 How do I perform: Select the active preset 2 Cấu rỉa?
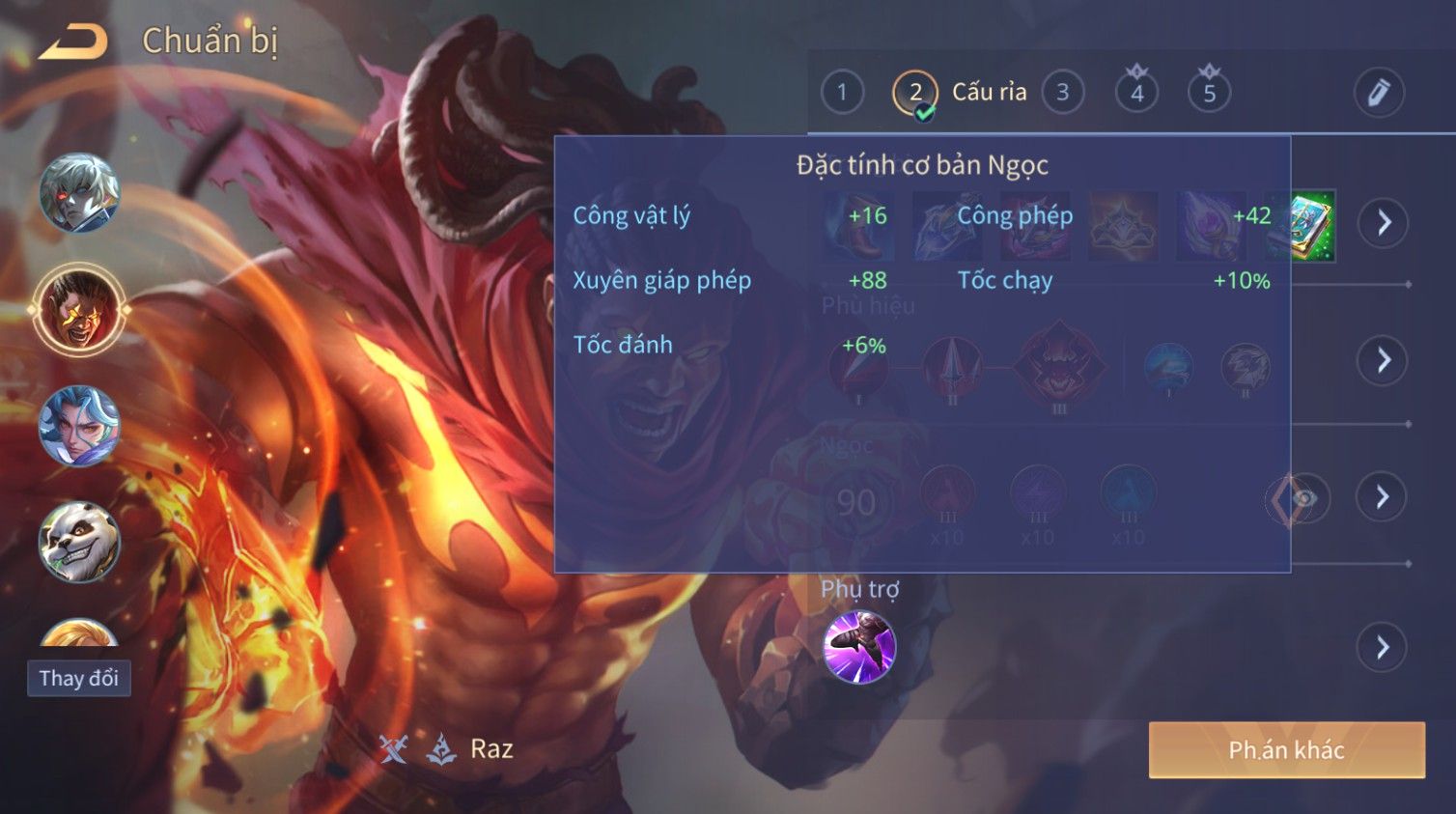click(x=915, y=93)
